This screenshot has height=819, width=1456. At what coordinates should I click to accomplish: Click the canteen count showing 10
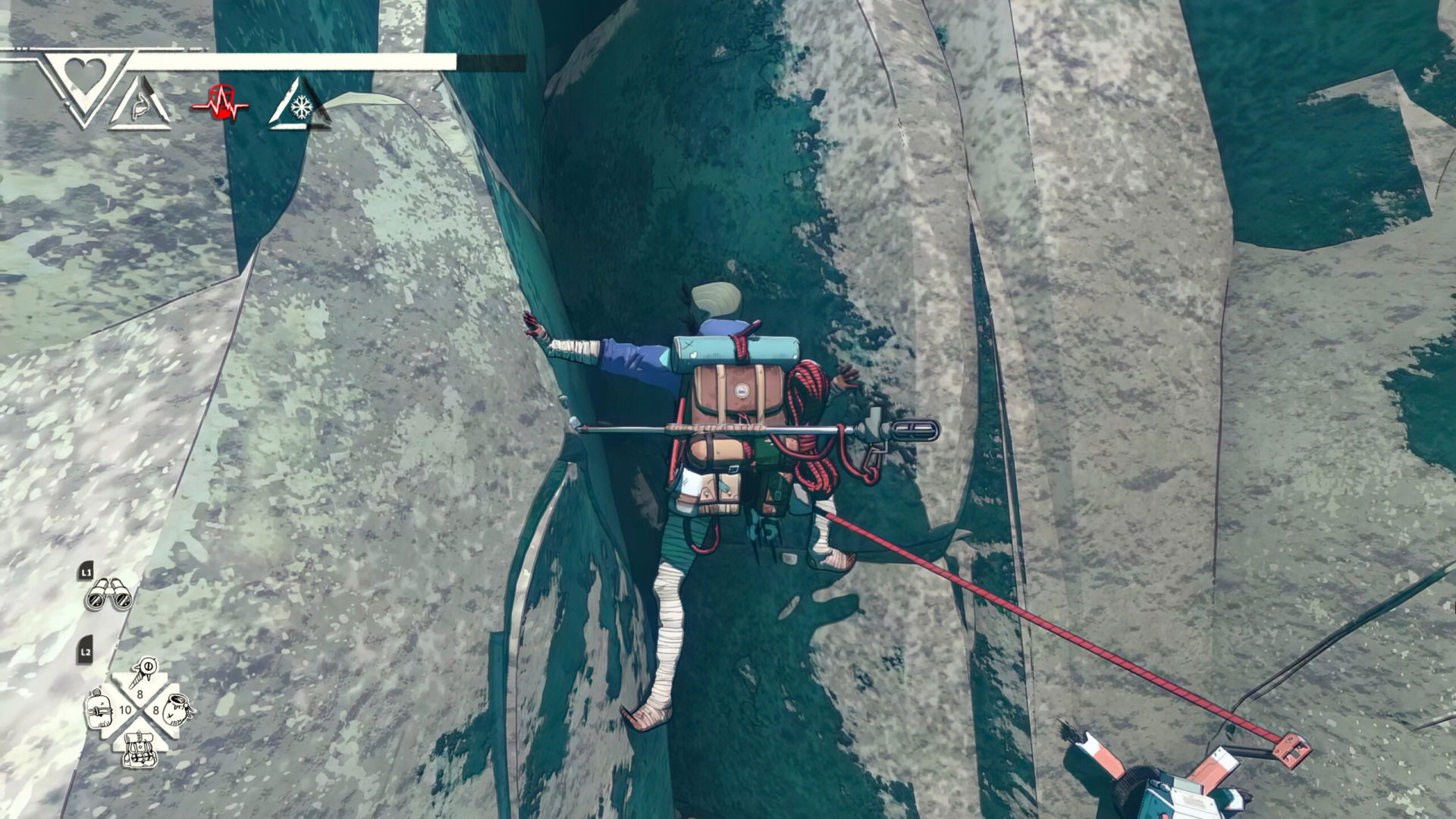click(127, 709)
